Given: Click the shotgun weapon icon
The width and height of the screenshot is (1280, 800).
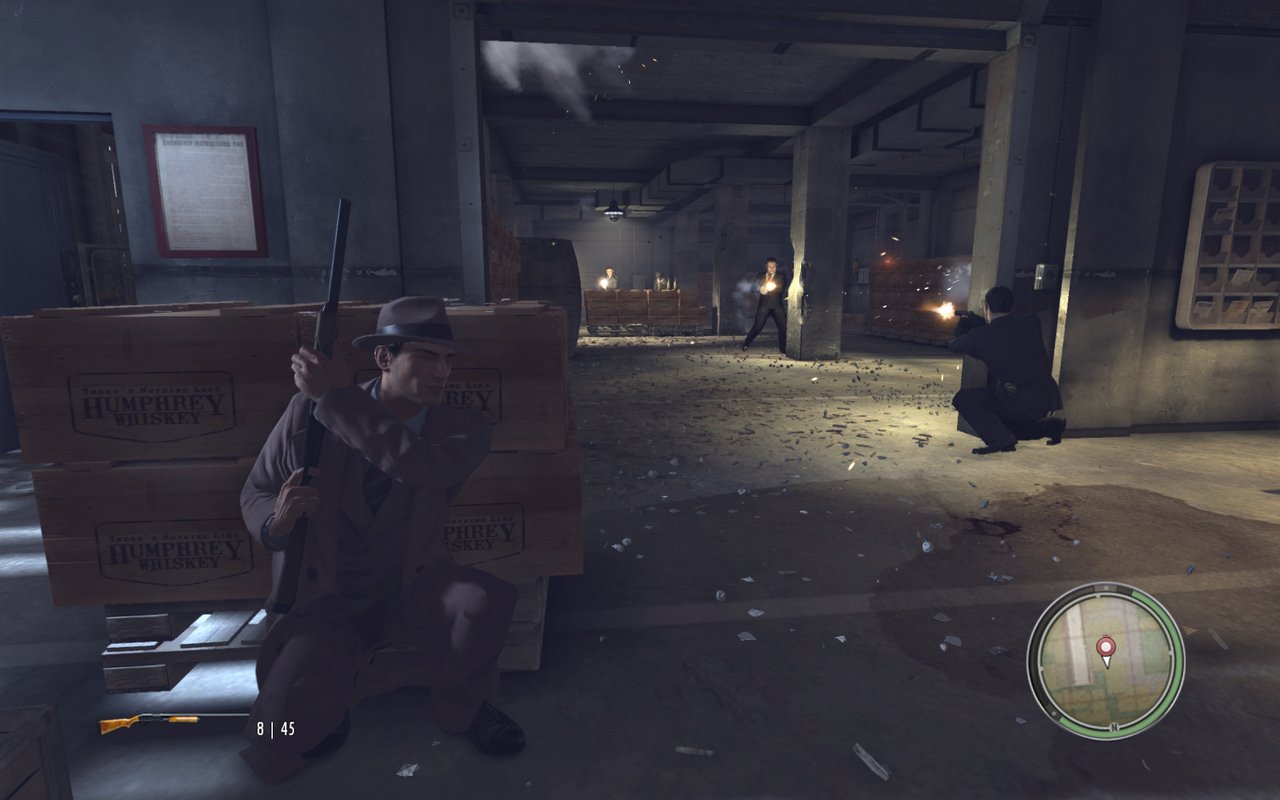Looking at the screenshot, I should pyautogui.click(x=149, y=722).
